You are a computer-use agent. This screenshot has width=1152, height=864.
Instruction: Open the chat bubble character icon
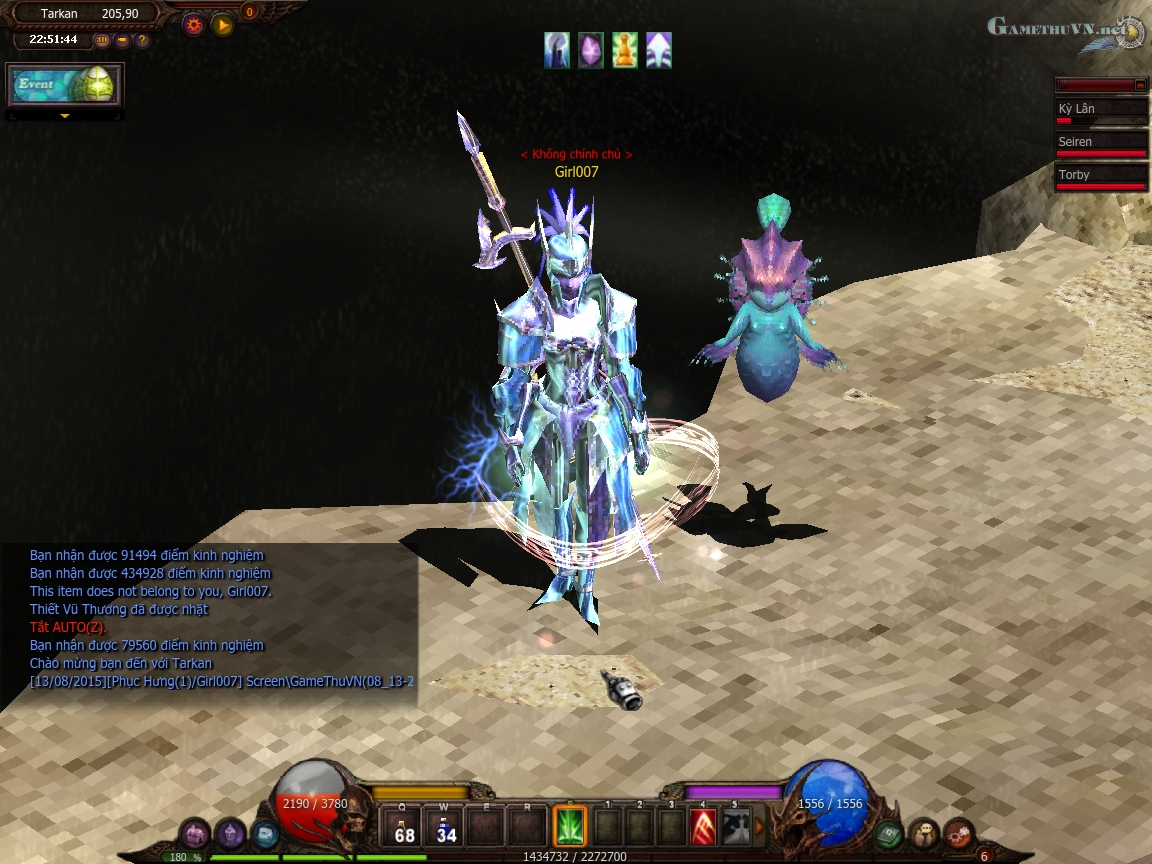pos(924,832)
